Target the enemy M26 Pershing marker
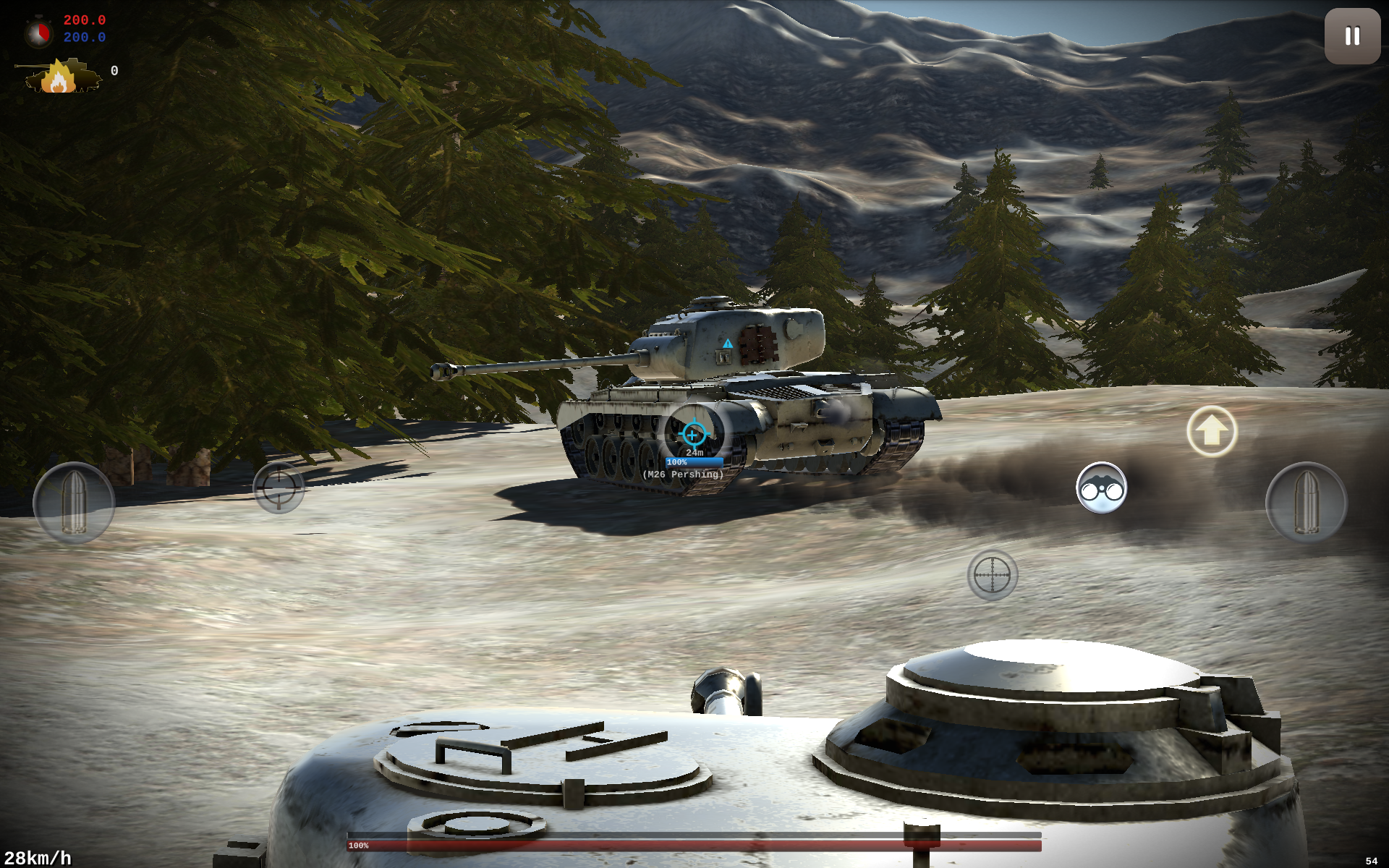1389x868 pixels. tap(683, 475)
